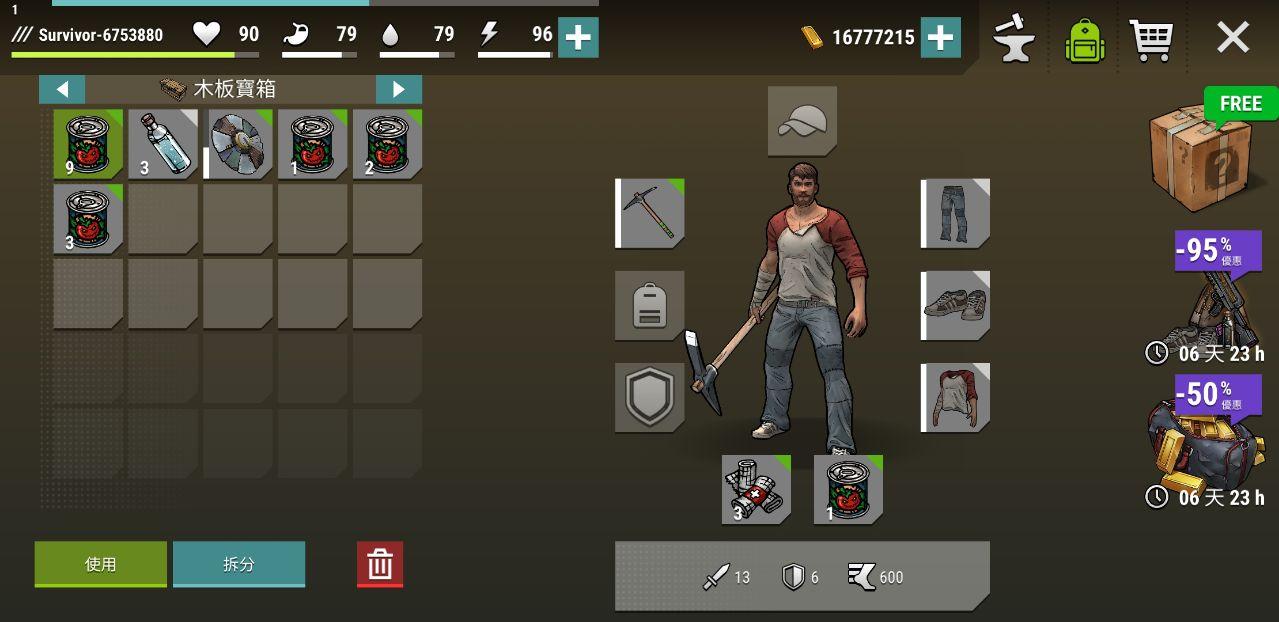The height and width of the screenshot is (622, 1279).
Task: Click the green 使用 button
Action: point(100,564)
